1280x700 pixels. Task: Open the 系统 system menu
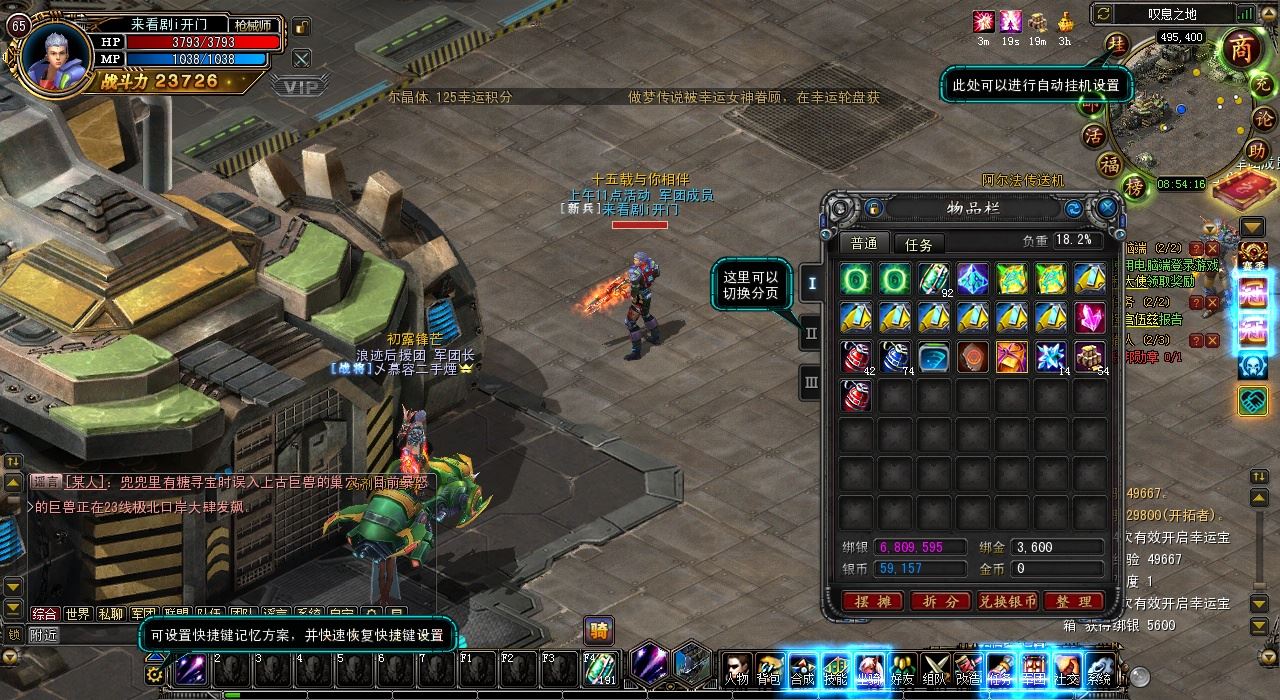point(1100,668)
